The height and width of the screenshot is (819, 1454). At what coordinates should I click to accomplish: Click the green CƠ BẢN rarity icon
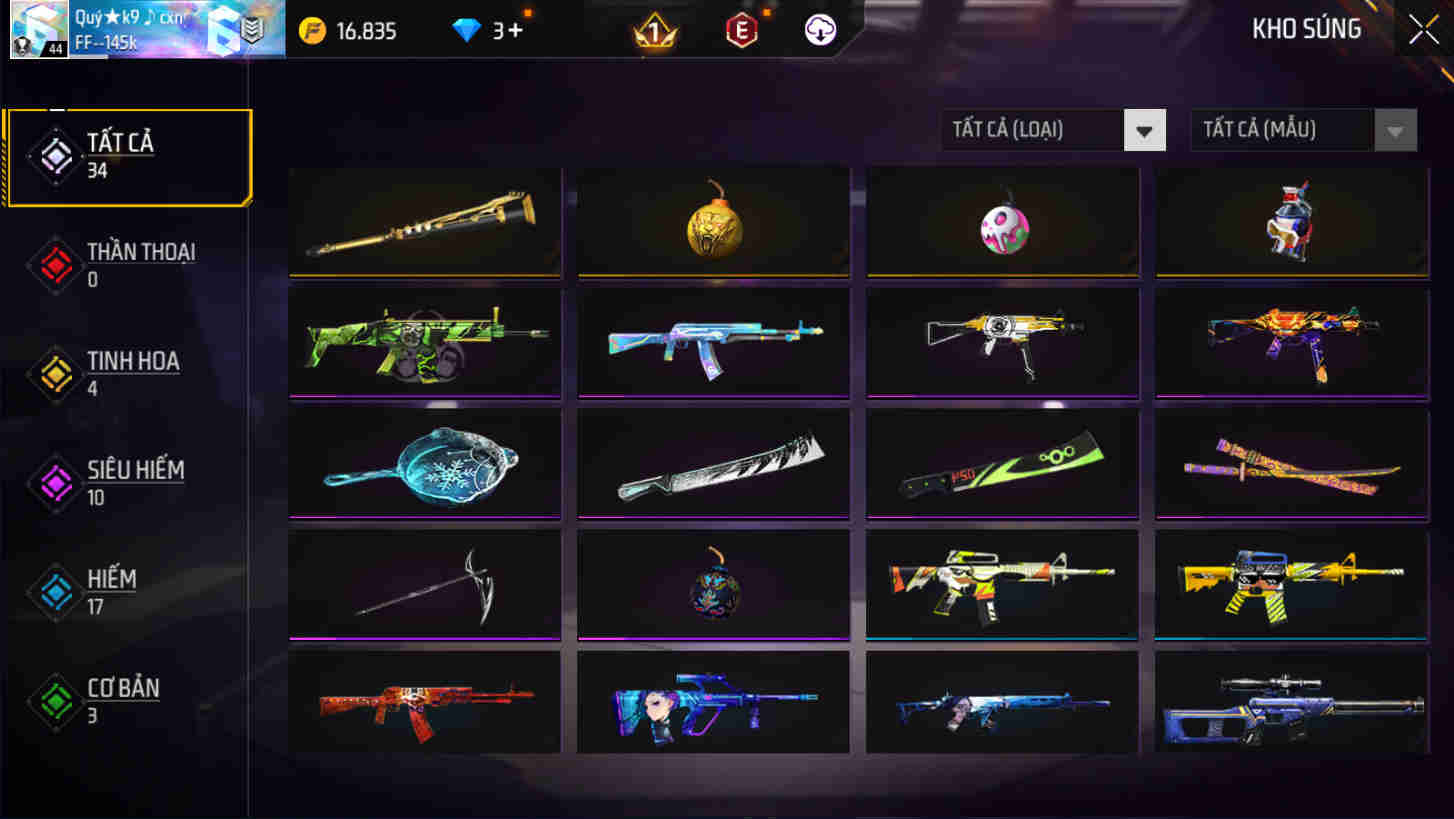click(55, 697)
